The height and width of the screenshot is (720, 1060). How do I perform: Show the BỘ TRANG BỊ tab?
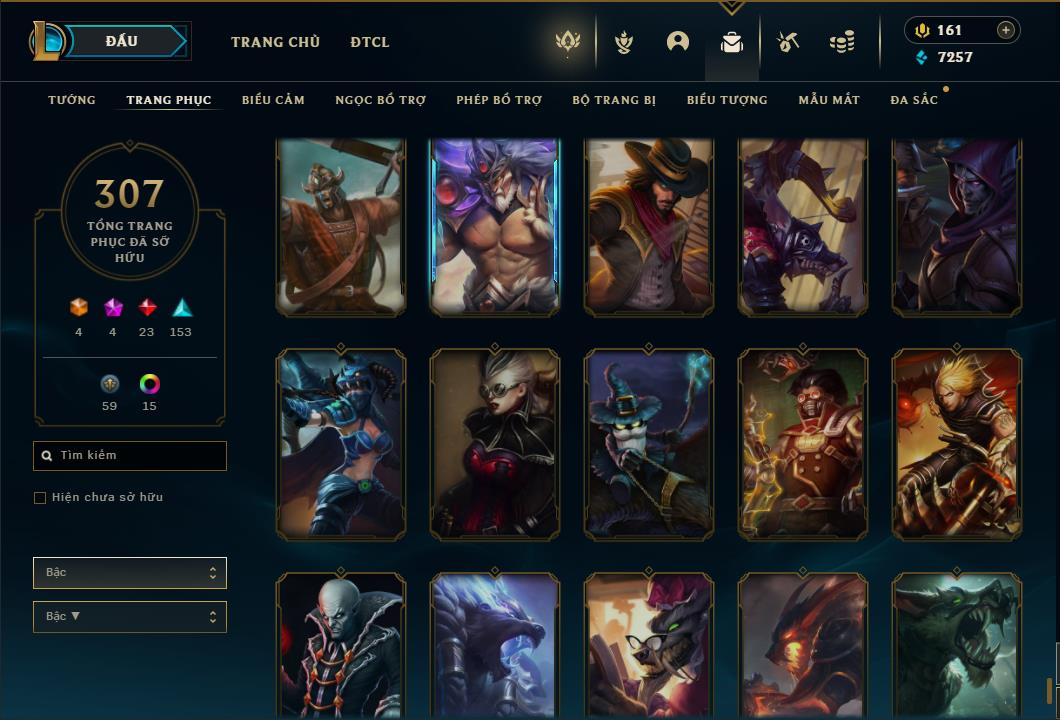pyautogui.click(x=614, y=100)
